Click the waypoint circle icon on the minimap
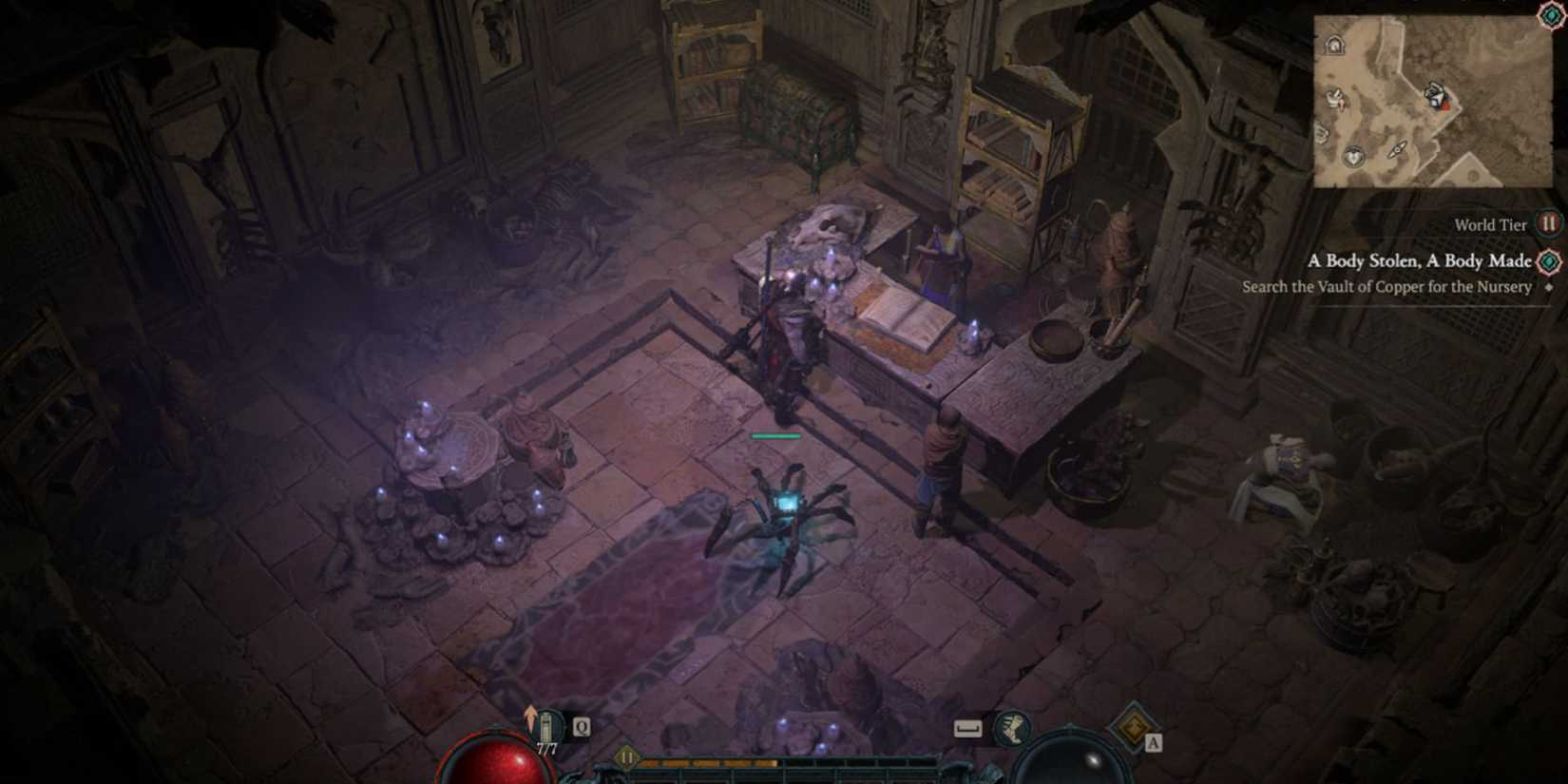1568x784 pixels. pyautogui.click(x=1355, y=156)
